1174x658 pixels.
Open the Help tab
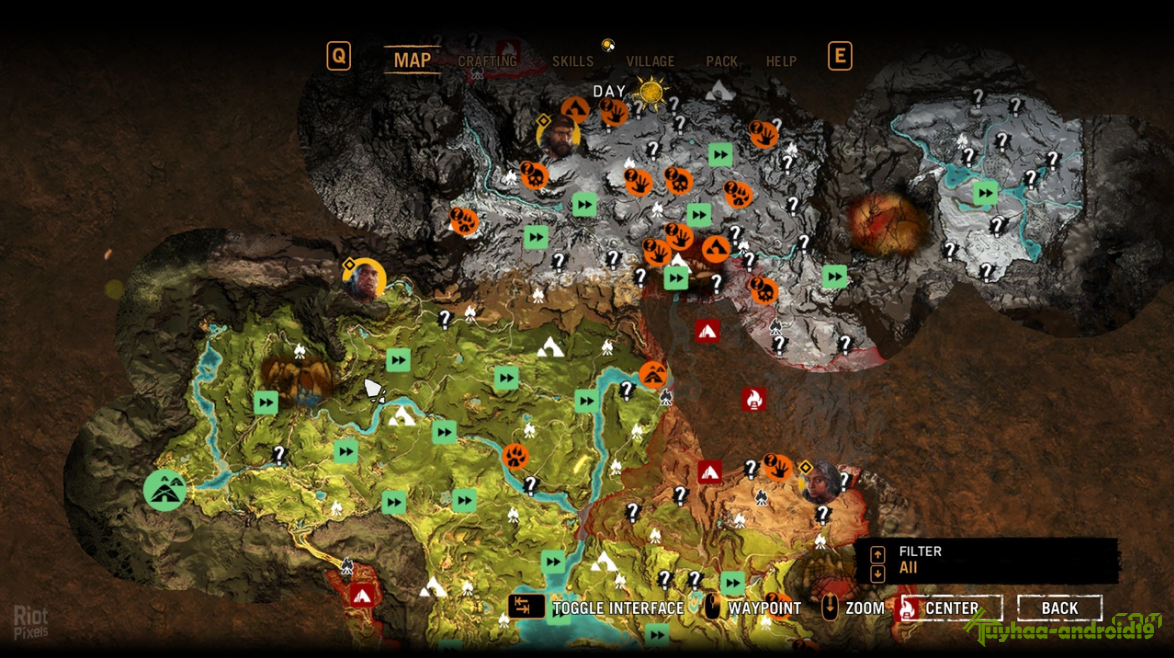click(x=781, y=61)
